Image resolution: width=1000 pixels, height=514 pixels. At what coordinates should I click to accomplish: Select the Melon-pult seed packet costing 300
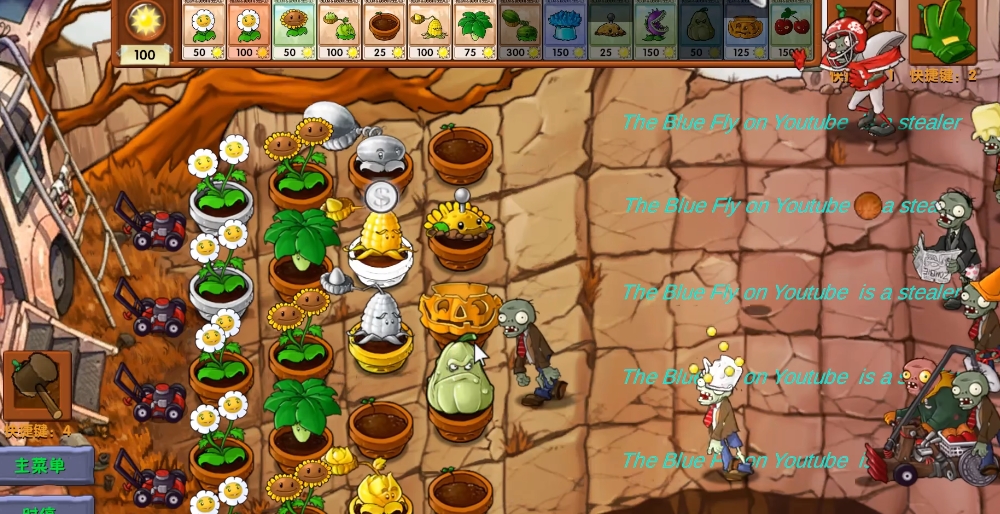[519, 31]
